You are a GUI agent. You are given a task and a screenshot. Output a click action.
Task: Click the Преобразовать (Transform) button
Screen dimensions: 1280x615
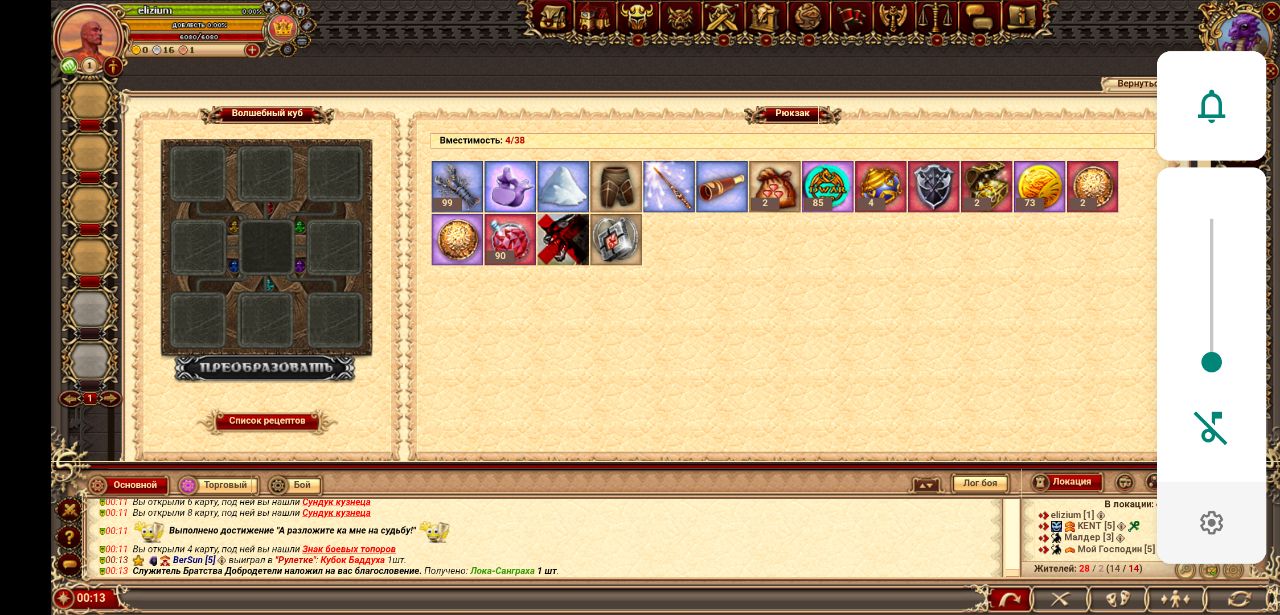coord(265,368)
